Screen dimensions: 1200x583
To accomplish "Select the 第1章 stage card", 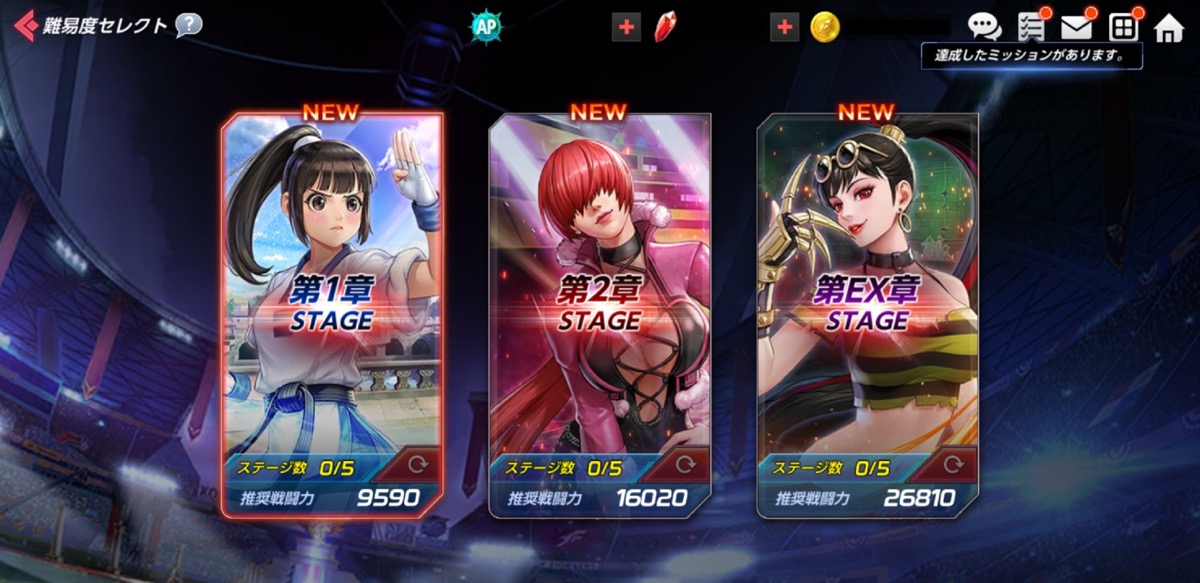I will coord(332,300).
